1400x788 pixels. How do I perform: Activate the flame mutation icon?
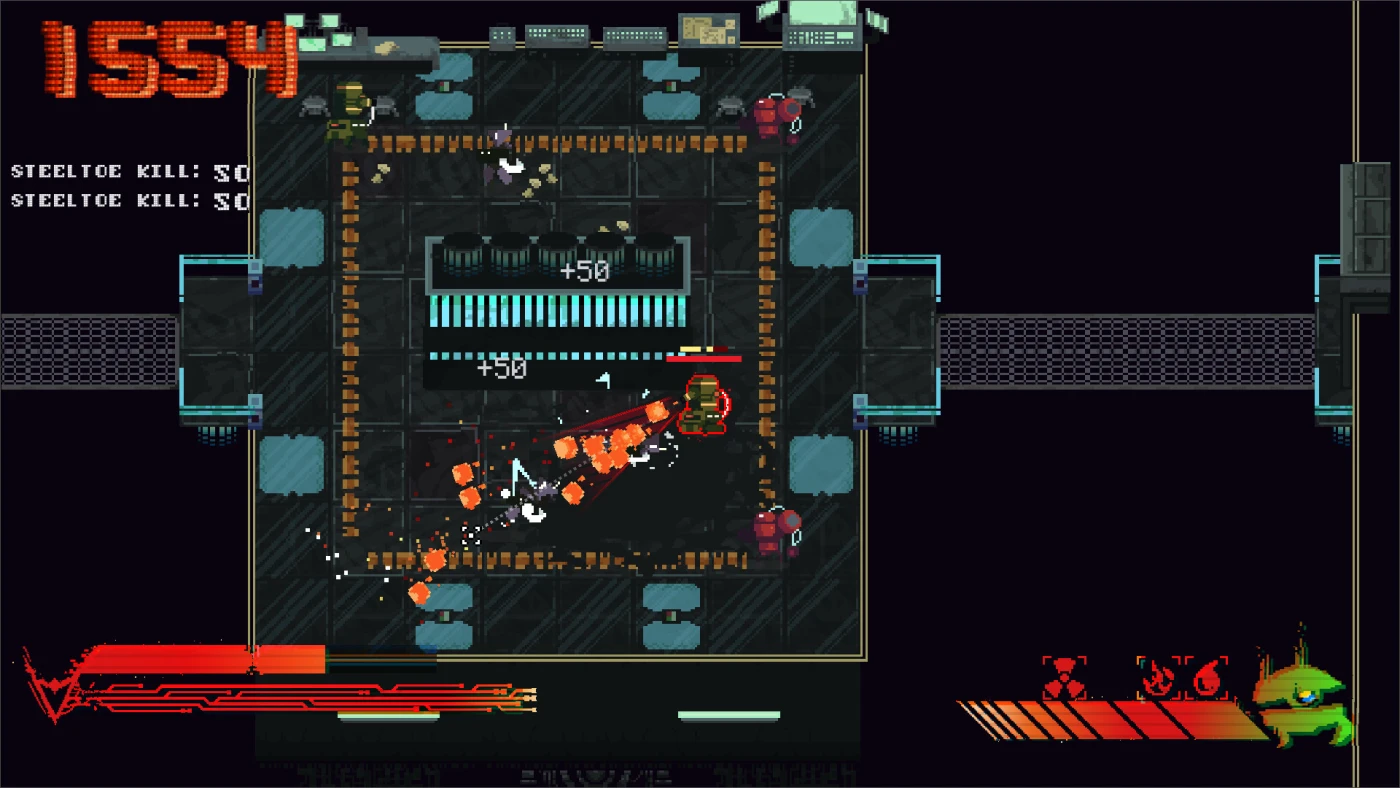1159,678
